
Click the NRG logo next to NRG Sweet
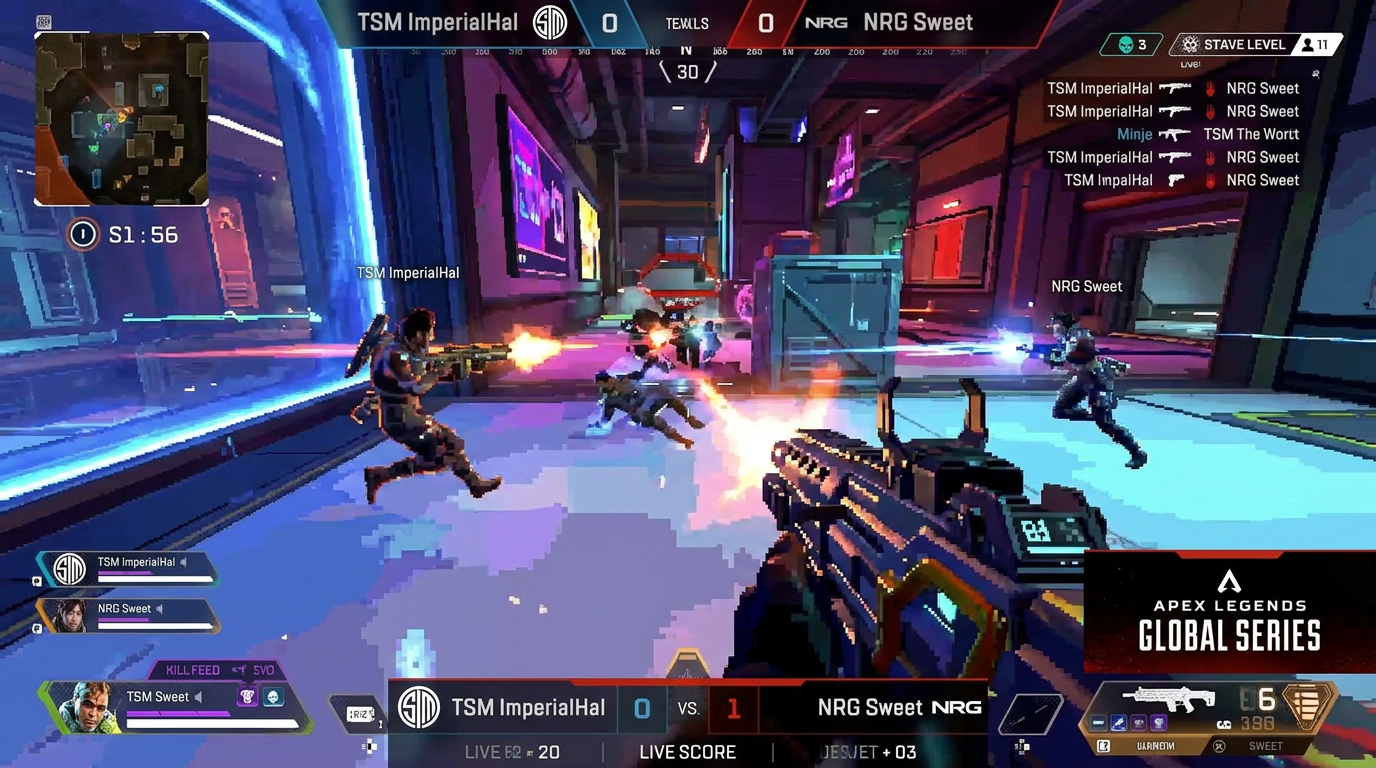[826, 21]
